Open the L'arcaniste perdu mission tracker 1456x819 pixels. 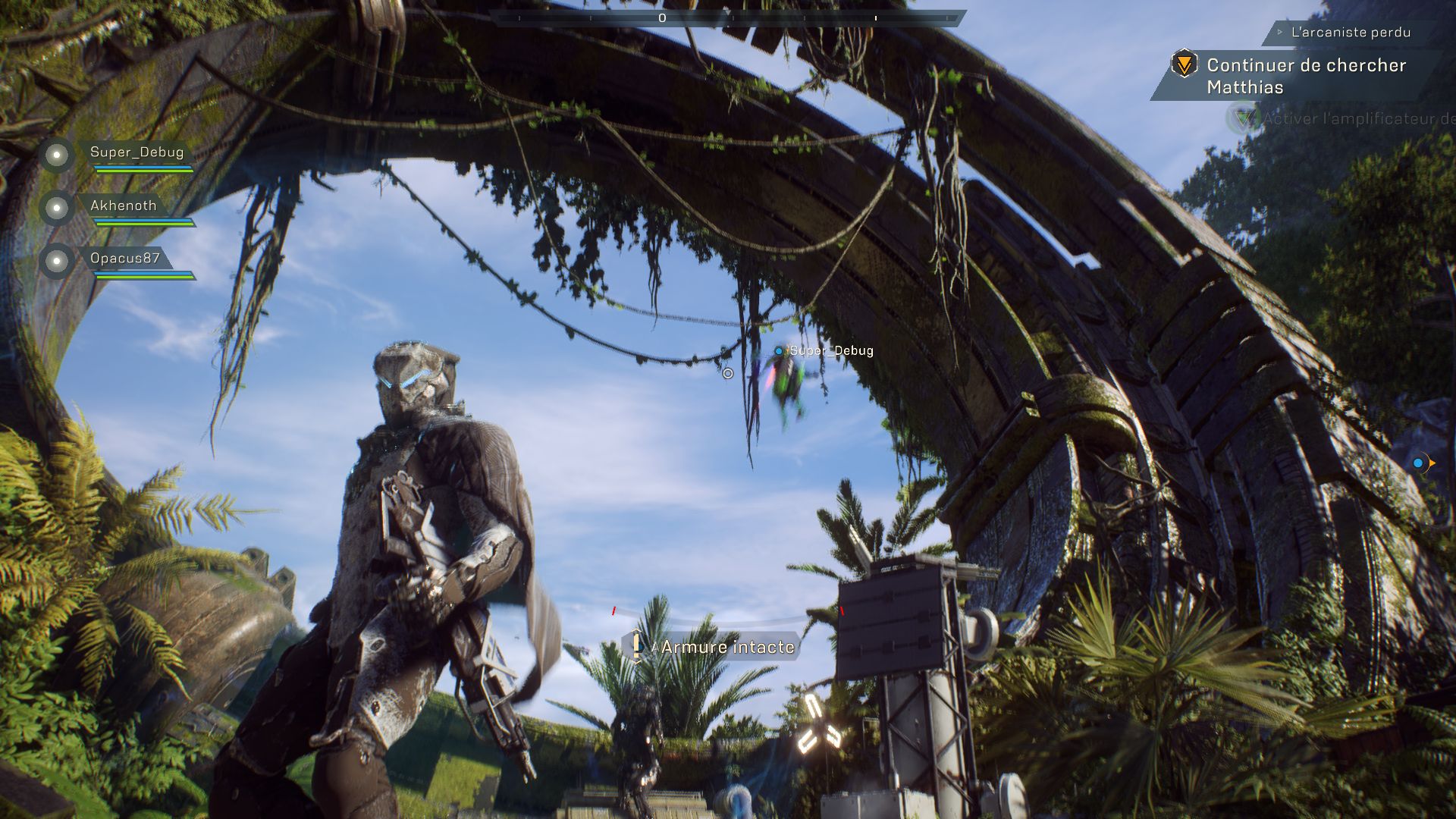pyautogui.click(x=1350, y=33)
